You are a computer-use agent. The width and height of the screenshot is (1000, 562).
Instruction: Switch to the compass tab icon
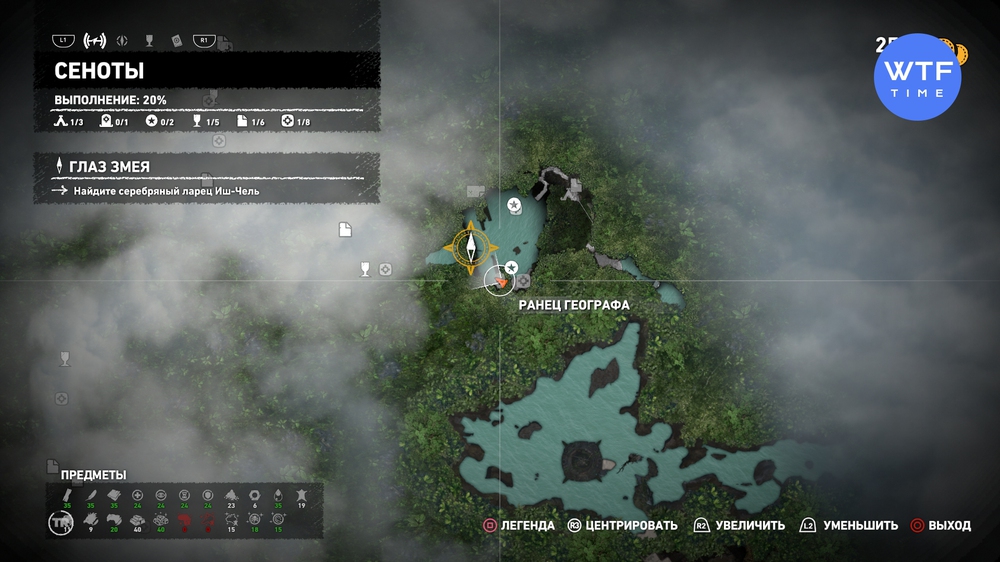point(123,41)
